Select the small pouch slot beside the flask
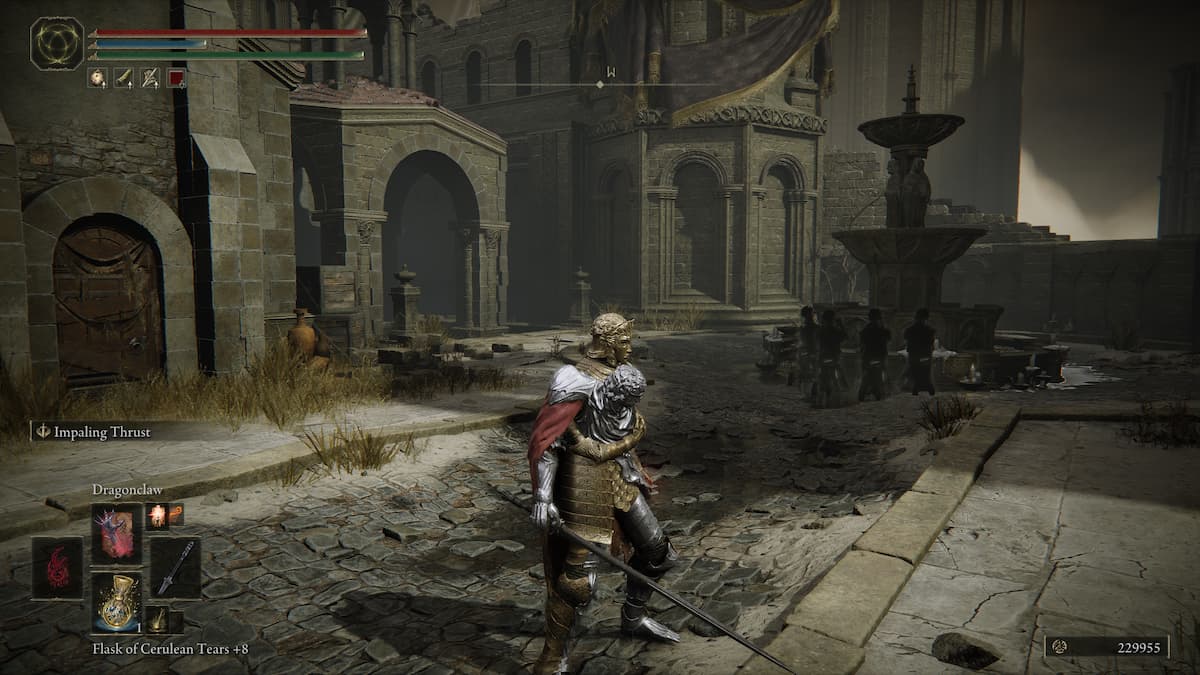This screenshot has width=1200, height=675. click(x=157, y=620)
